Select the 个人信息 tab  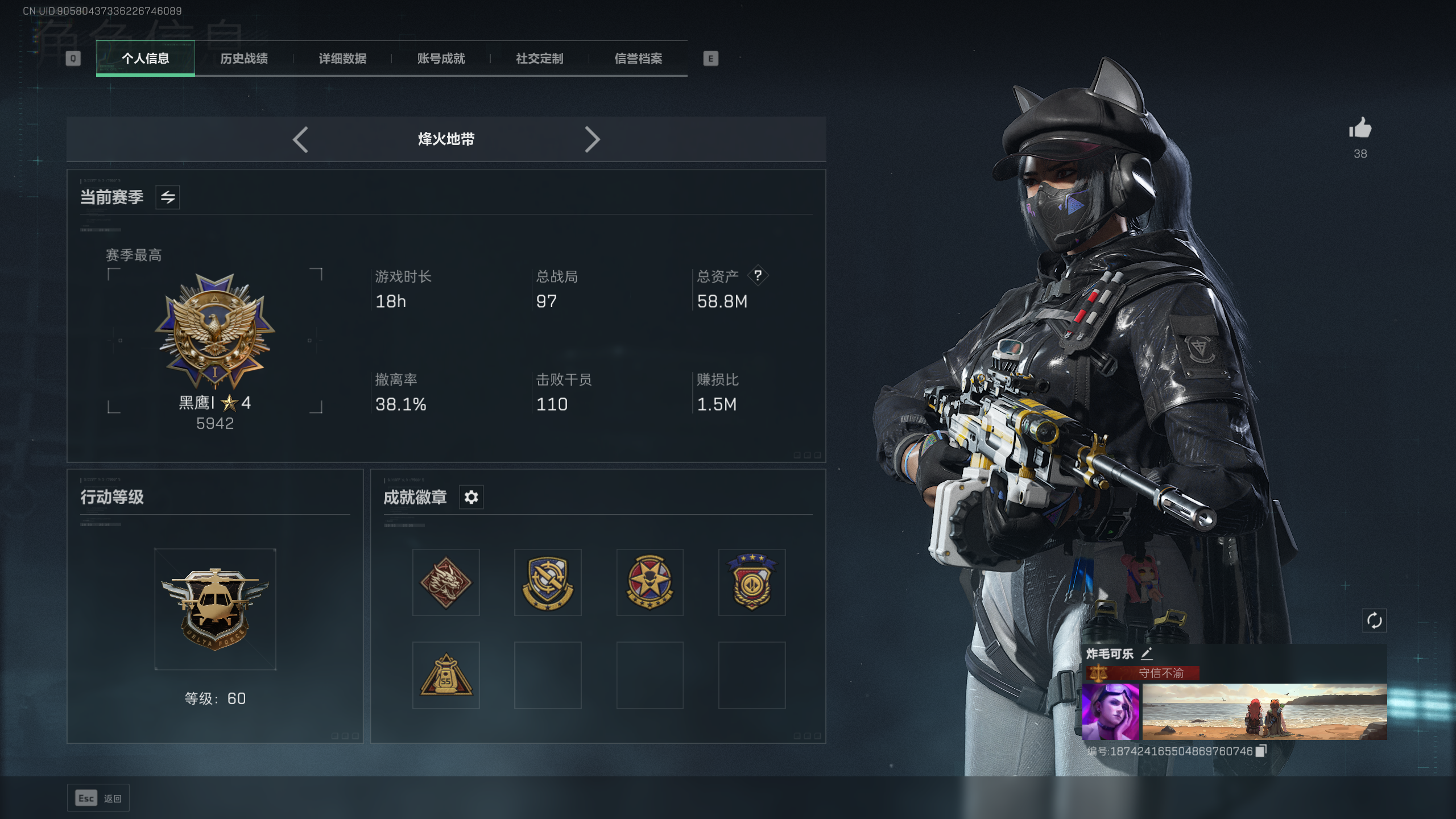click(x=146, y=59)
